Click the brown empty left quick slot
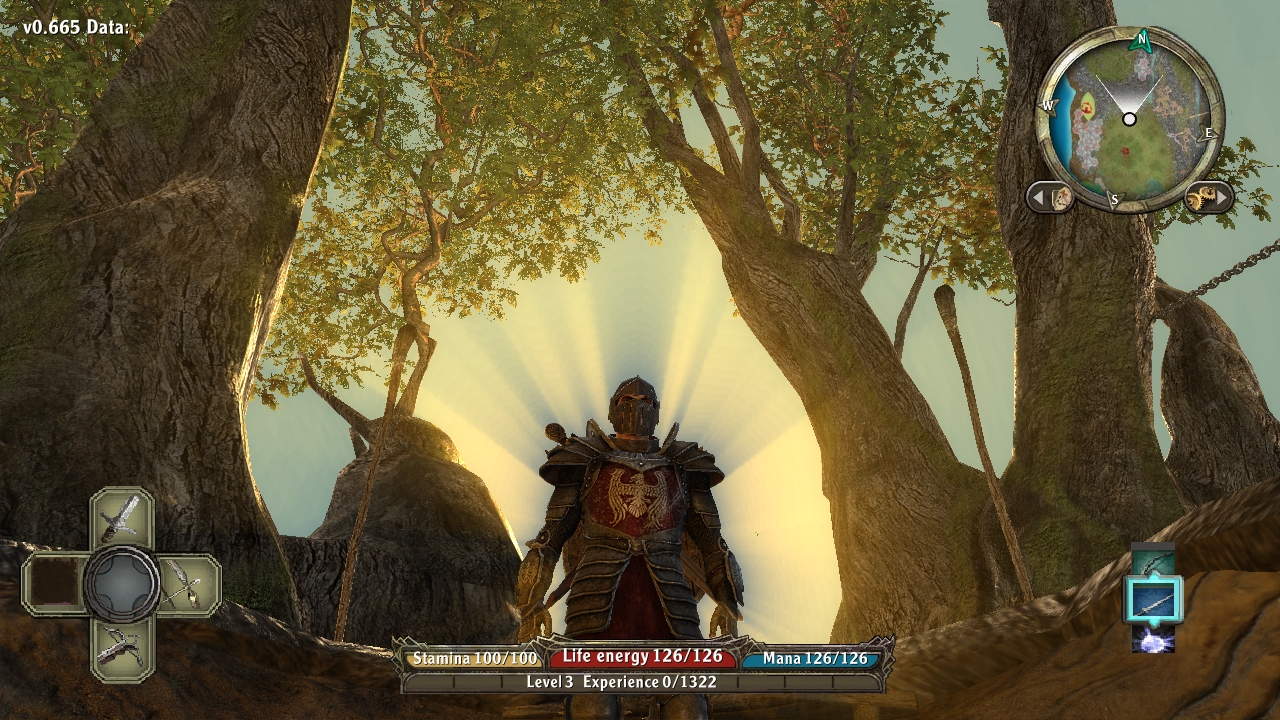 click(55, 584)
